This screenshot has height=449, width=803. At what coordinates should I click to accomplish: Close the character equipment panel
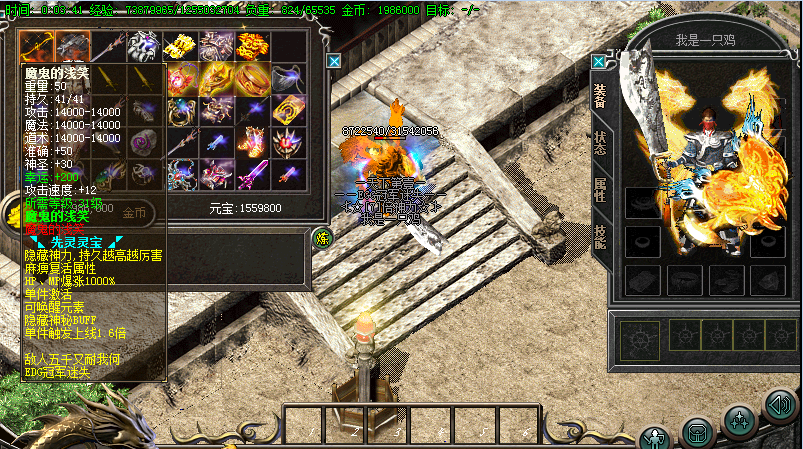(598, 60)
